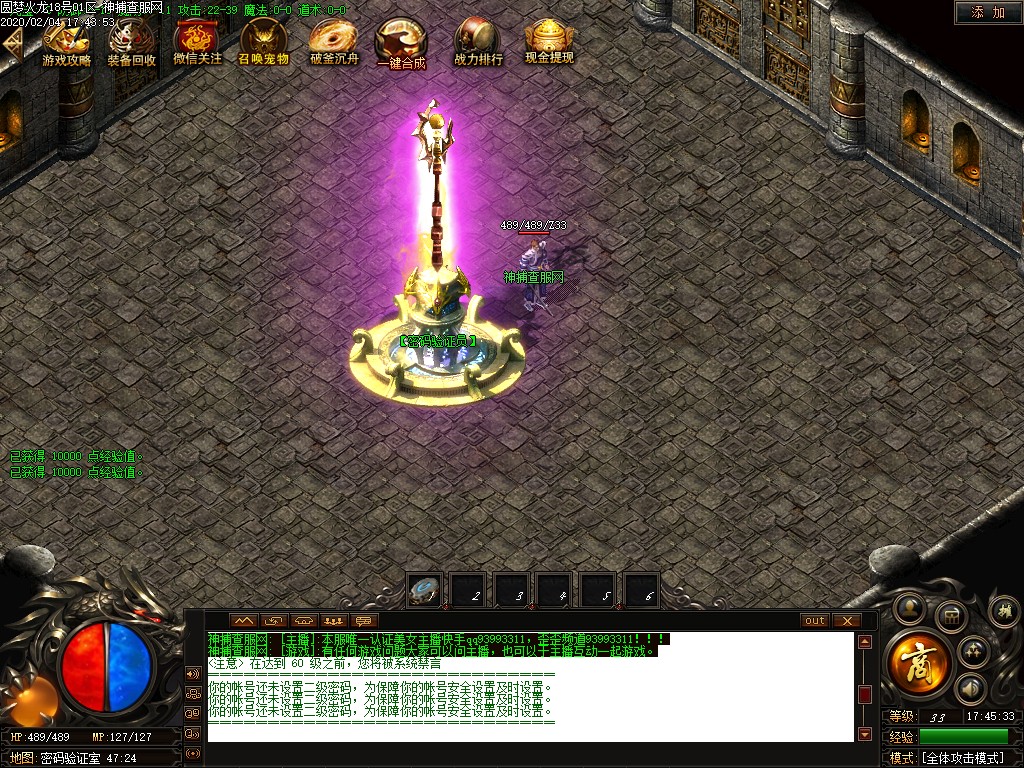
Task: Open the 一键合成 one-click synthesis
Action: pos(400,45)
